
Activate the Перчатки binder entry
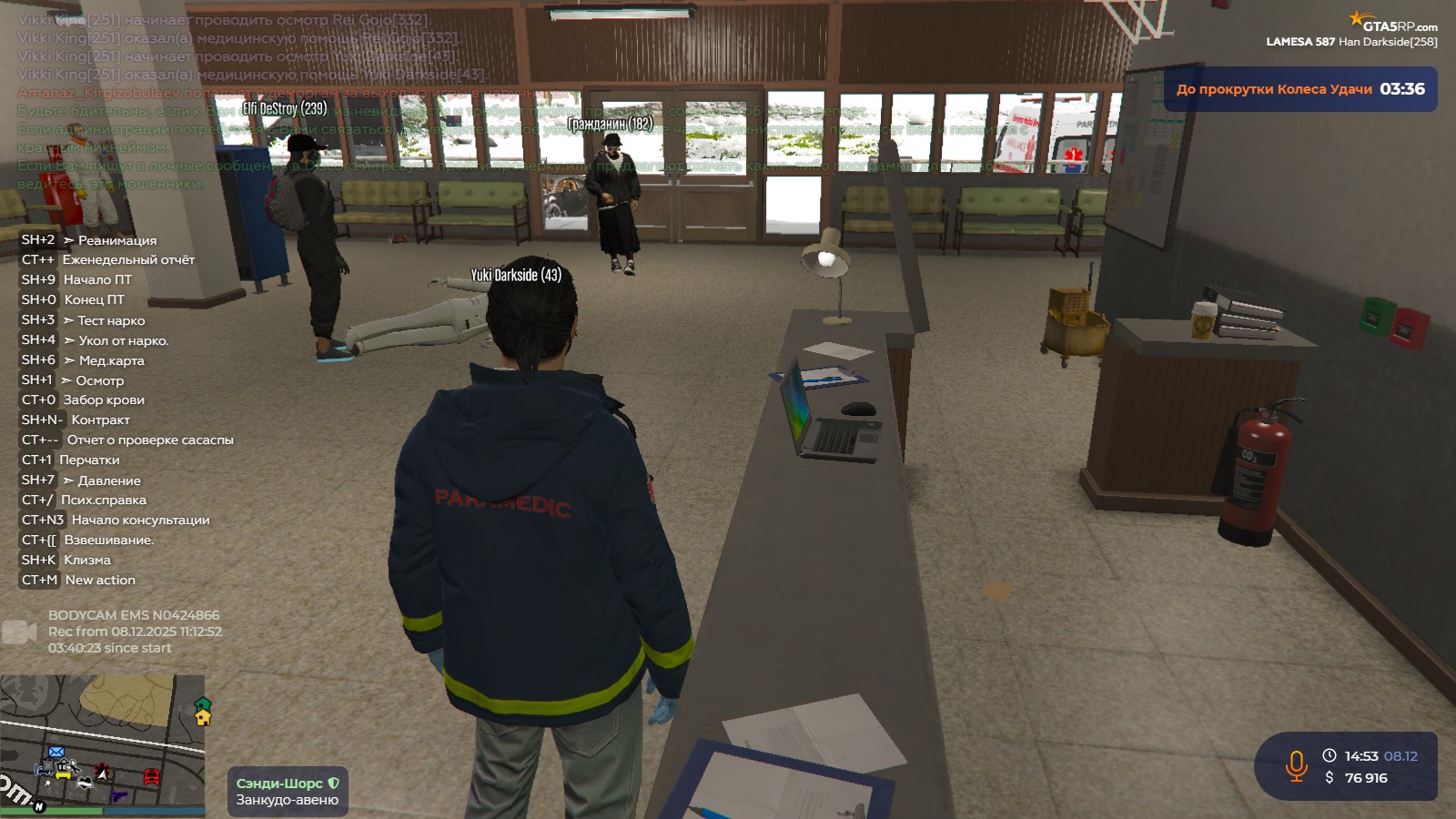point(89,460)
